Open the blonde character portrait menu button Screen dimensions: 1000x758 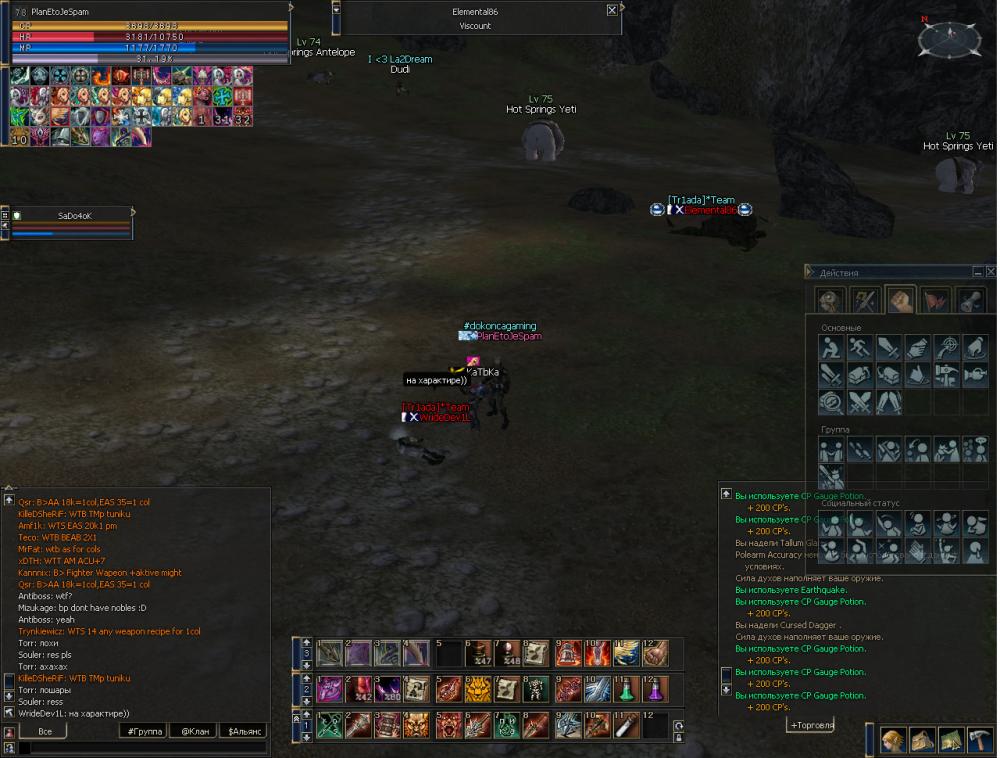tap(893, 741)
